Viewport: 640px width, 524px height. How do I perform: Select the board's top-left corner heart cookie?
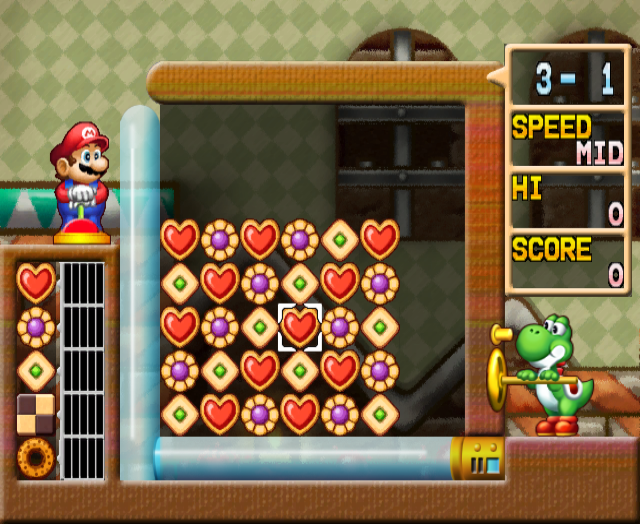point(180,240)
